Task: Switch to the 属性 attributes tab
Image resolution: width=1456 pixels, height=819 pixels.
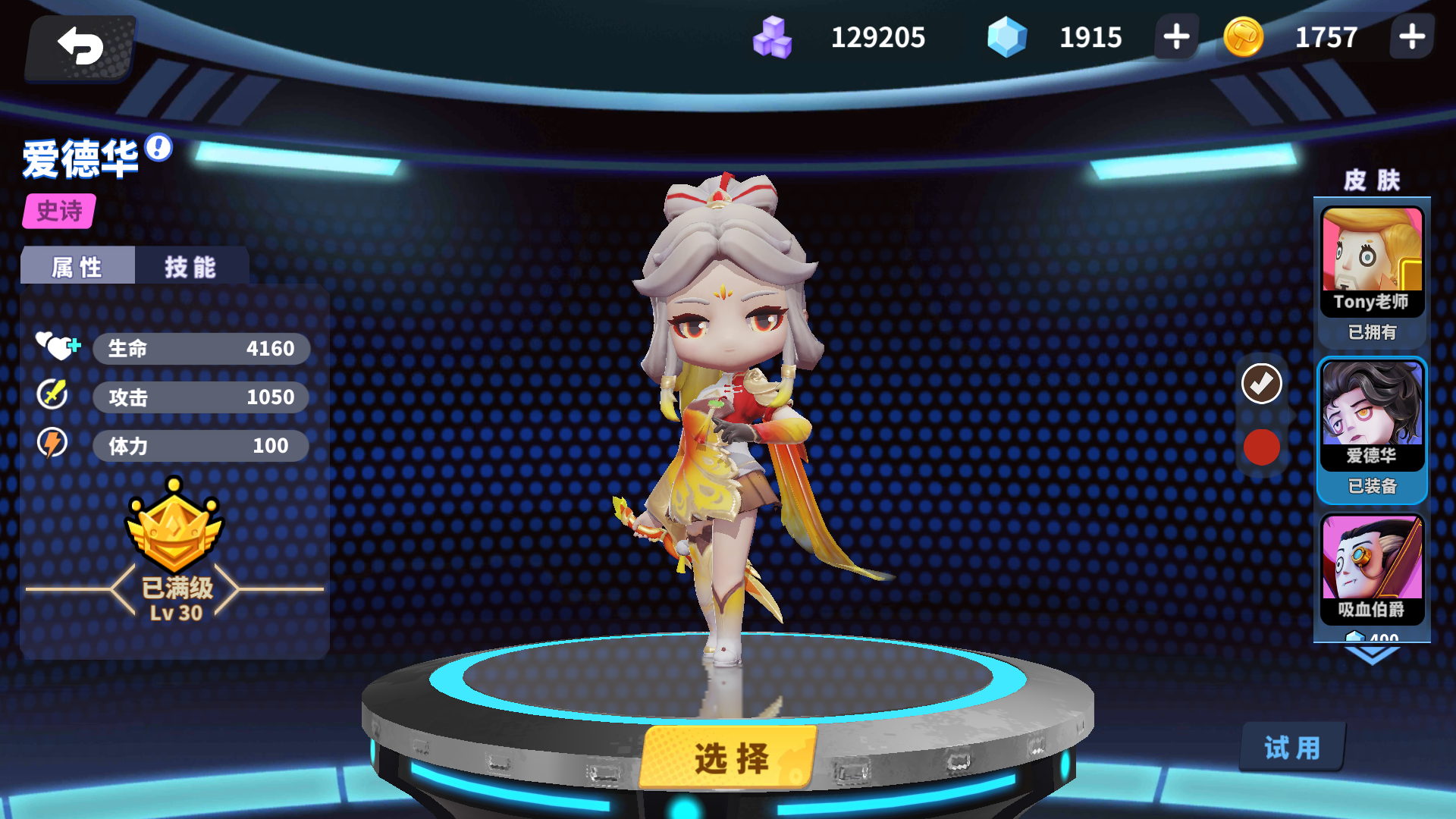Action: (76, 266)
